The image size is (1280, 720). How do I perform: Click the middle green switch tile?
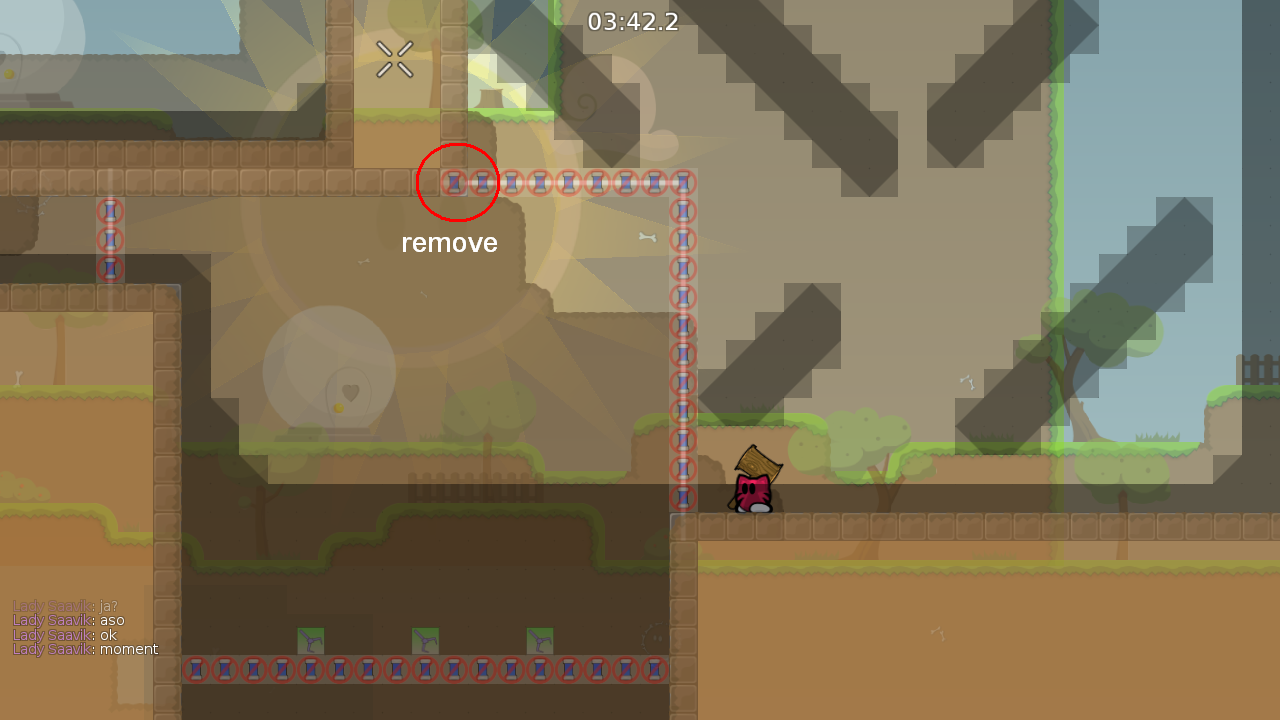coord(425,640)
